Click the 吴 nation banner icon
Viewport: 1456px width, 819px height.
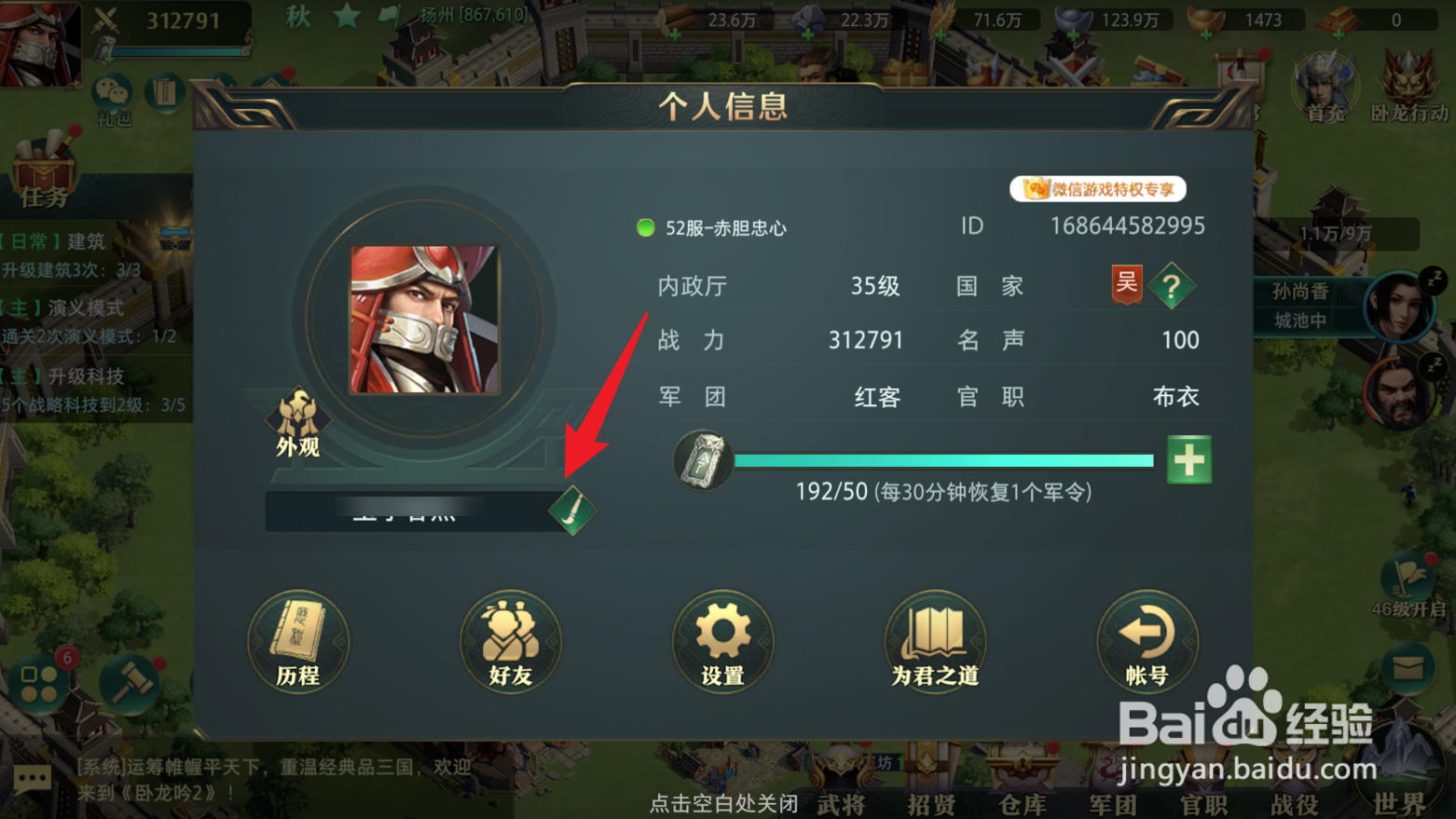(x=1126, y=286)
